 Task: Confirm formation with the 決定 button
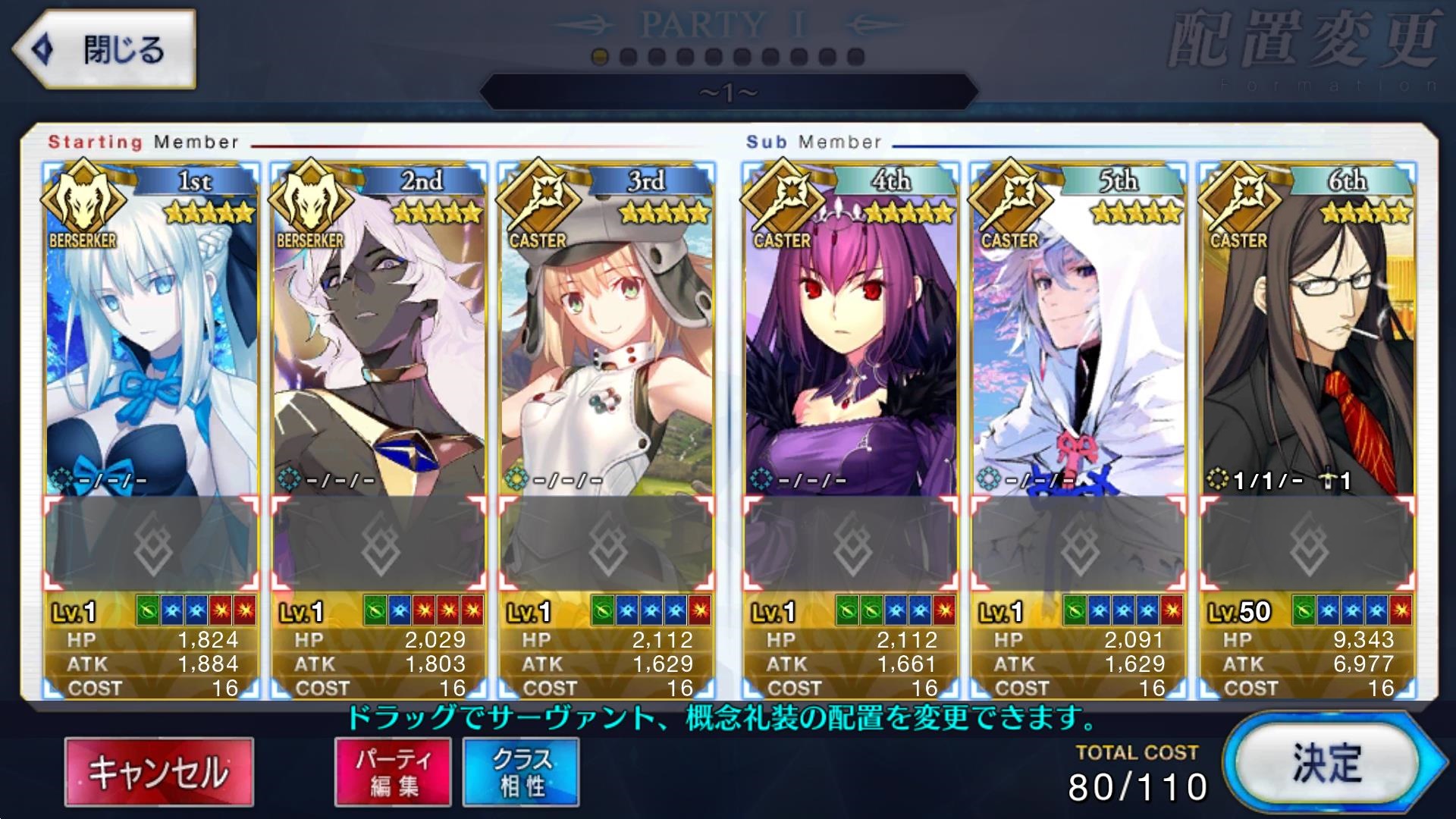[1329, 764]
